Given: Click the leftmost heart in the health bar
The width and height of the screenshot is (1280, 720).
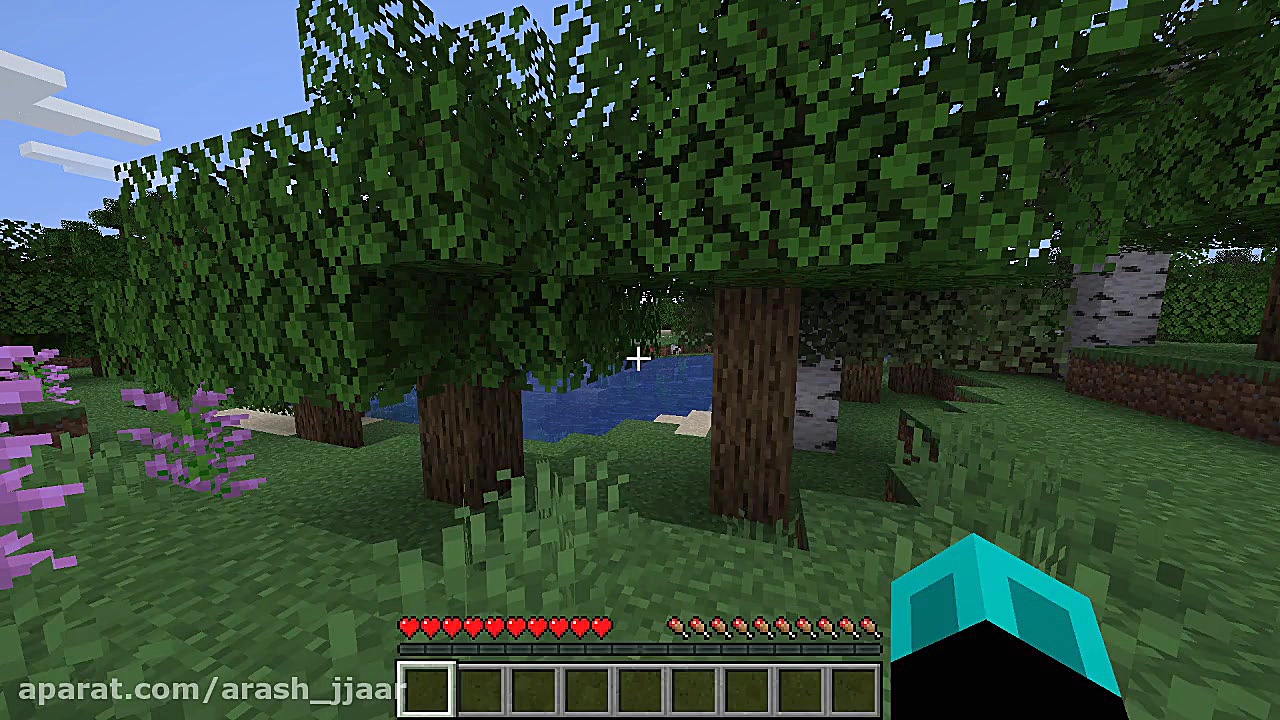Looking at the screenshot, I should 409,625.
